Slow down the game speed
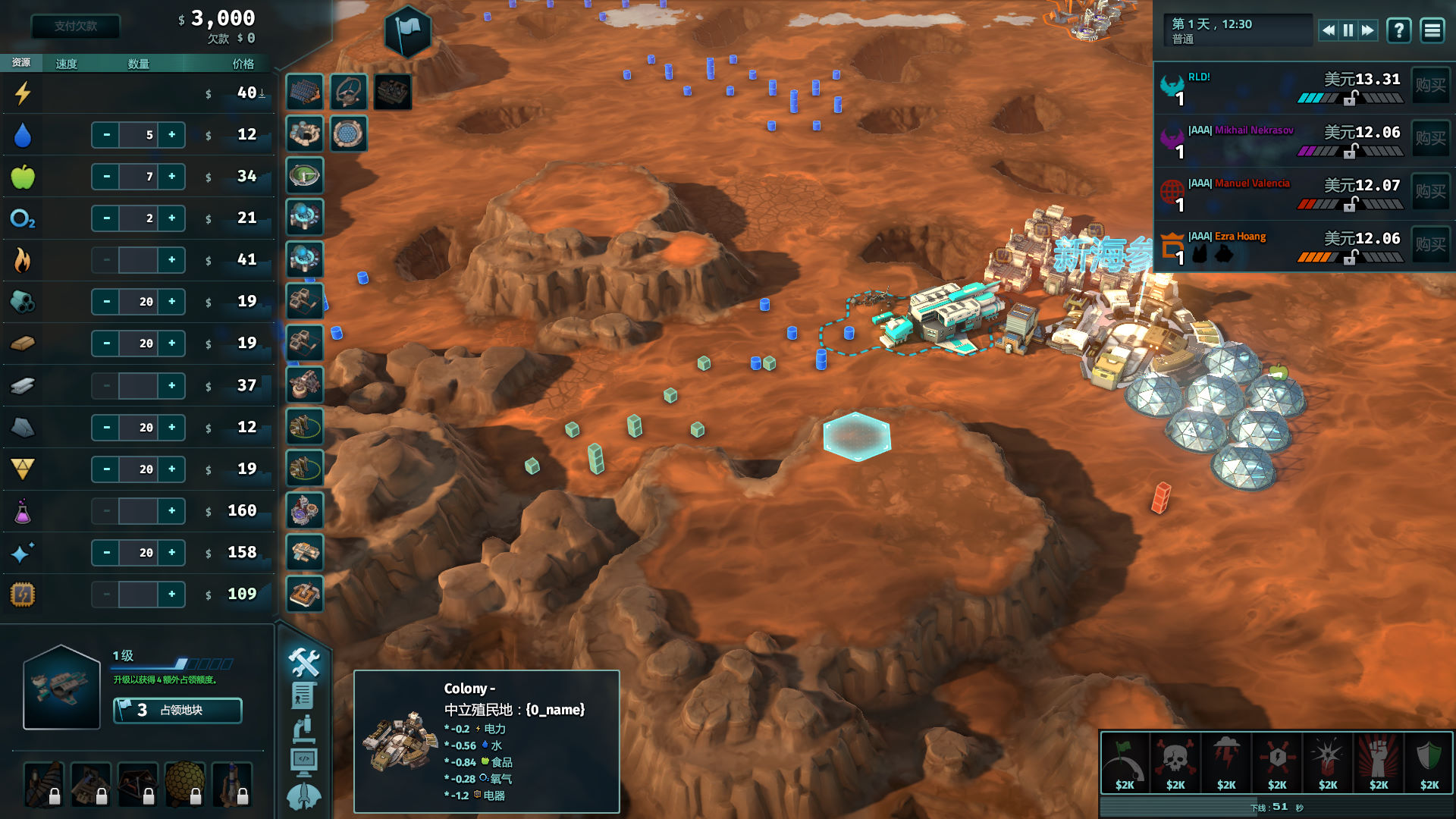 1328,30
